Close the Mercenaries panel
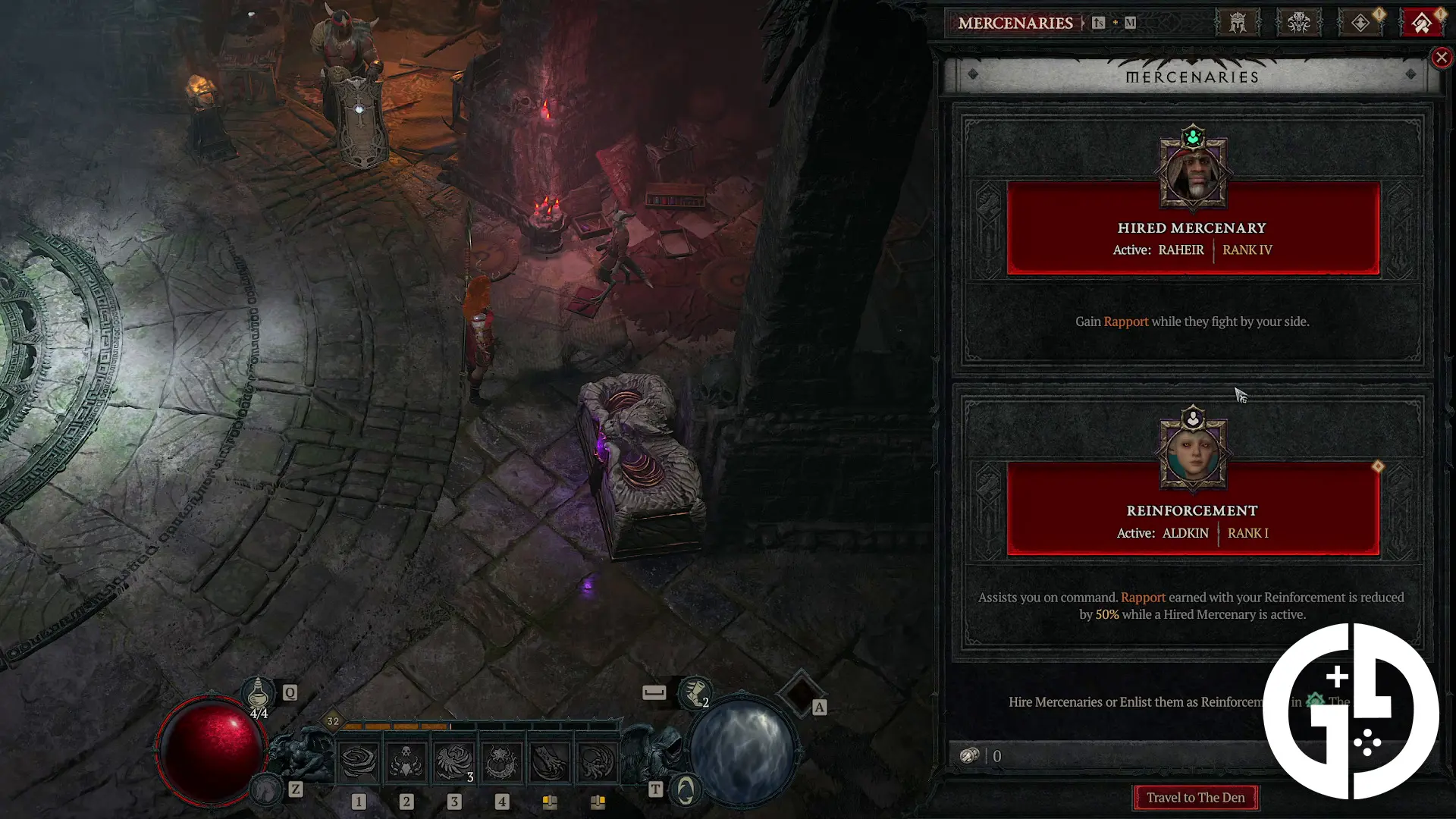This screenshot has height=819, width=1456. coord(1441,58)
